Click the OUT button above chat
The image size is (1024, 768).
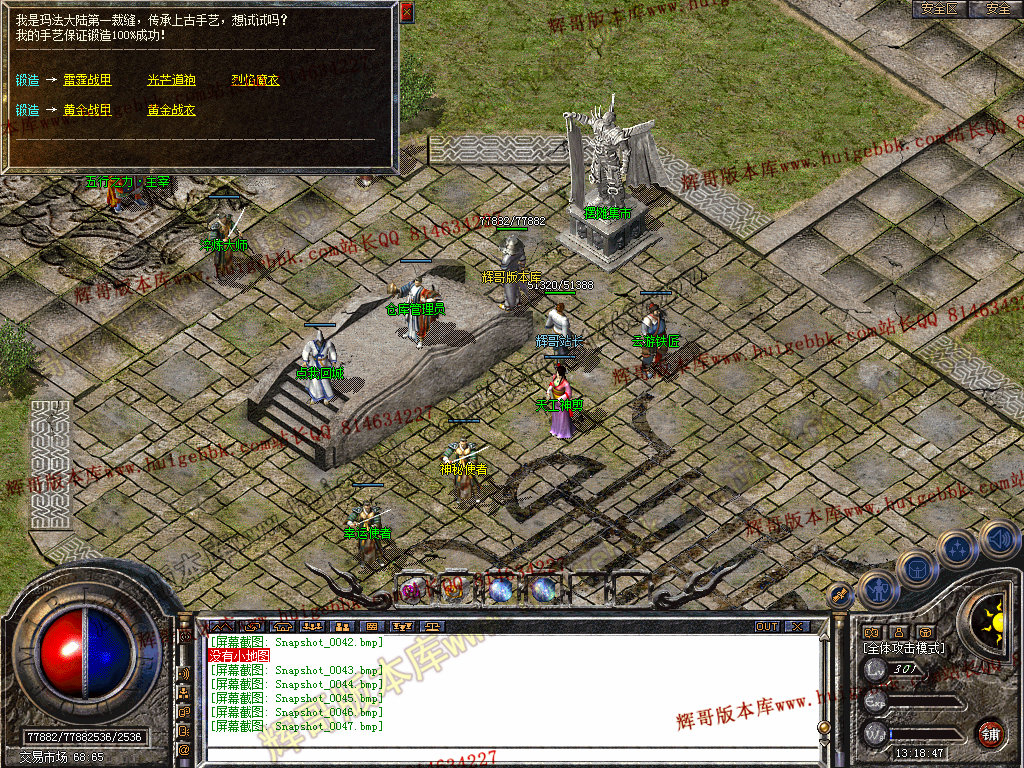[766, 627]
